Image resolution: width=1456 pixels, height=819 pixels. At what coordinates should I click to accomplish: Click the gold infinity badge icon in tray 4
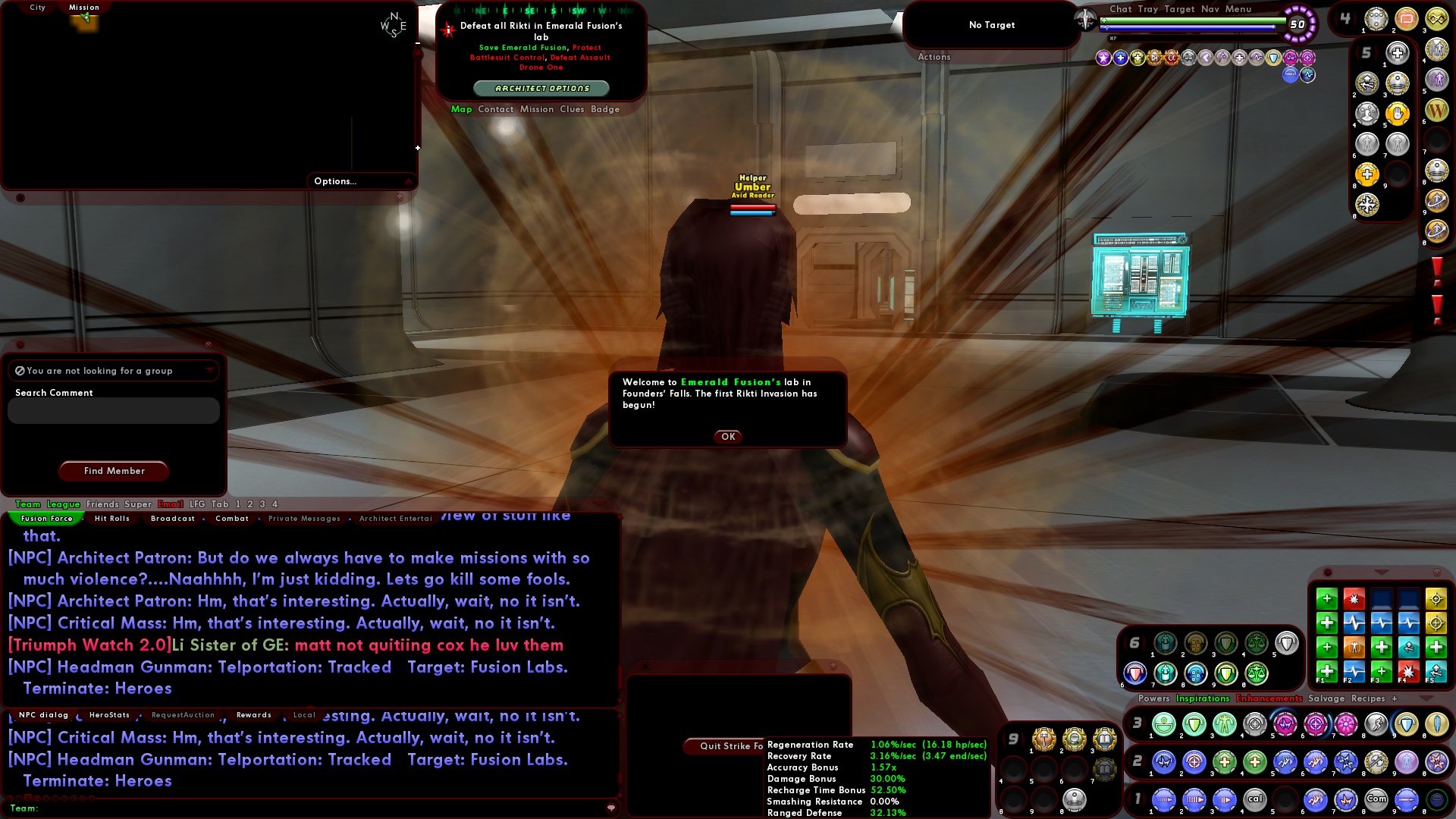1436,19
